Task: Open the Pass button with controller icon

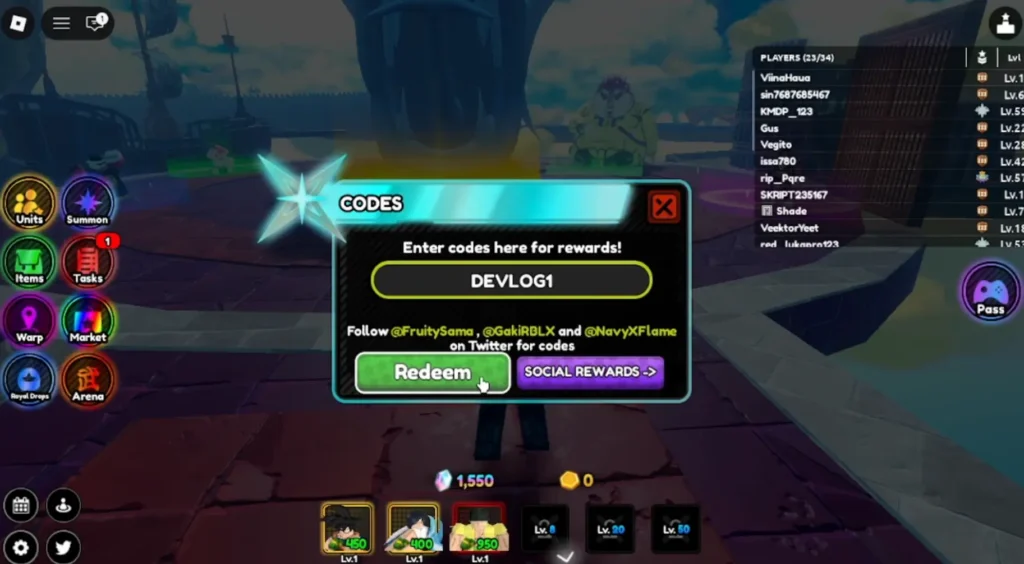Action: click(x=990, y=292)
